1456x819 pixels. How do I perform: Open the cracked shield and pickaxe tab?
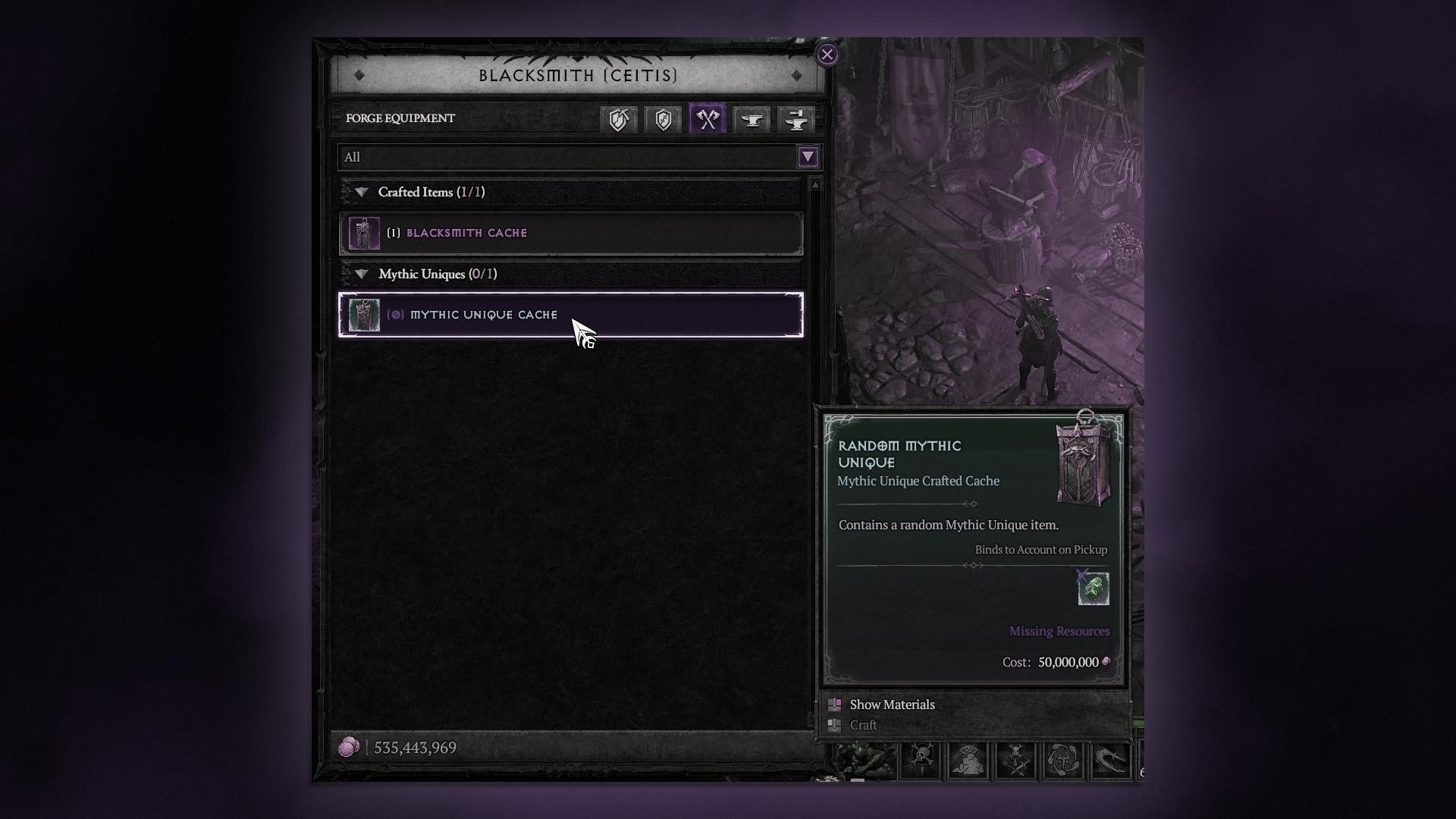[619, 119]
